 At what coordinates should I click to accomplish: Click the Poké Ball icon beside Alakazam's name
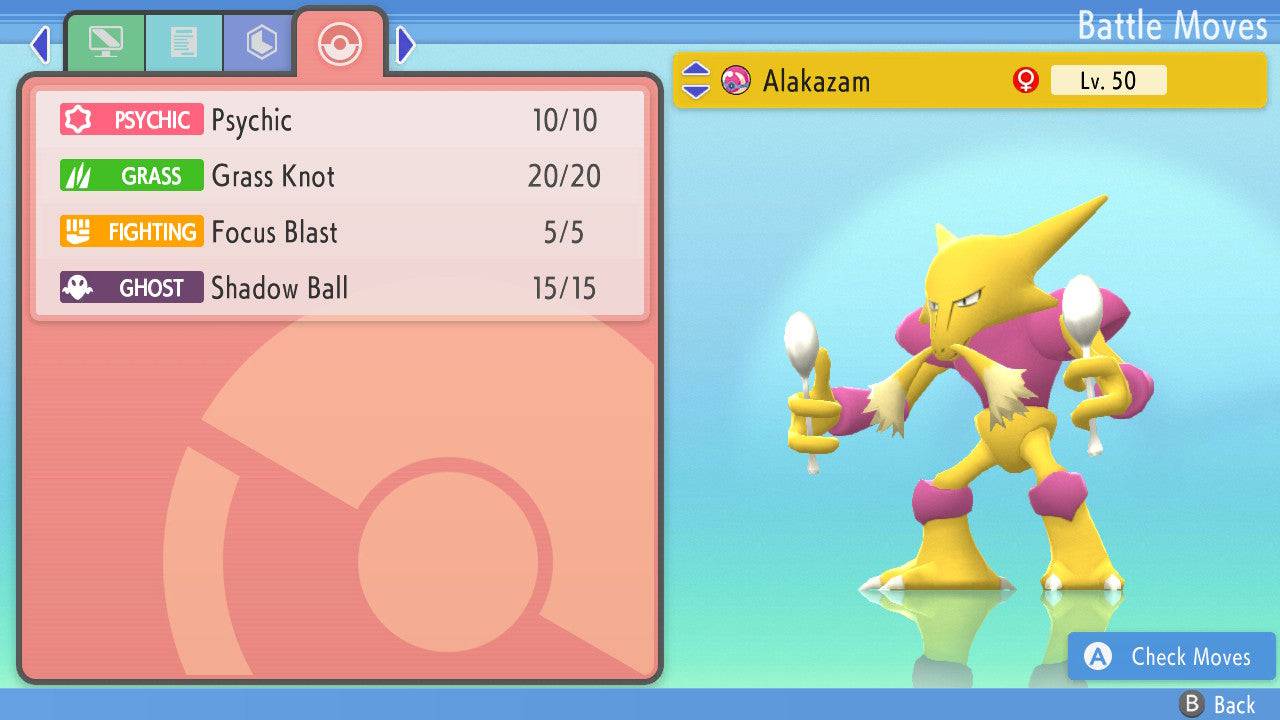737,81
